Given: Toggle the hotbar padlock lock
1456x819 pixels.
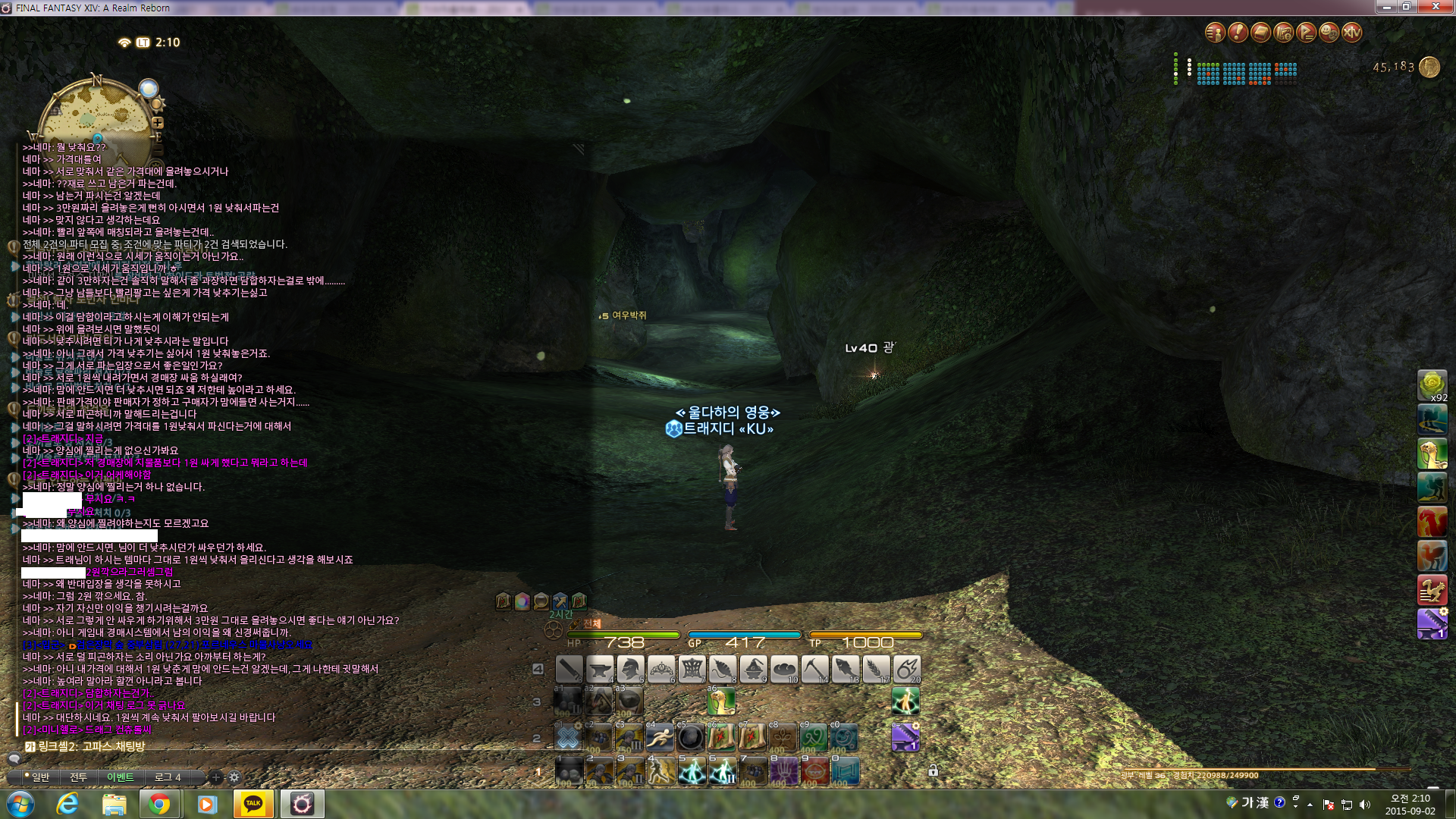Looking at the screenshot, I should 934,770.
